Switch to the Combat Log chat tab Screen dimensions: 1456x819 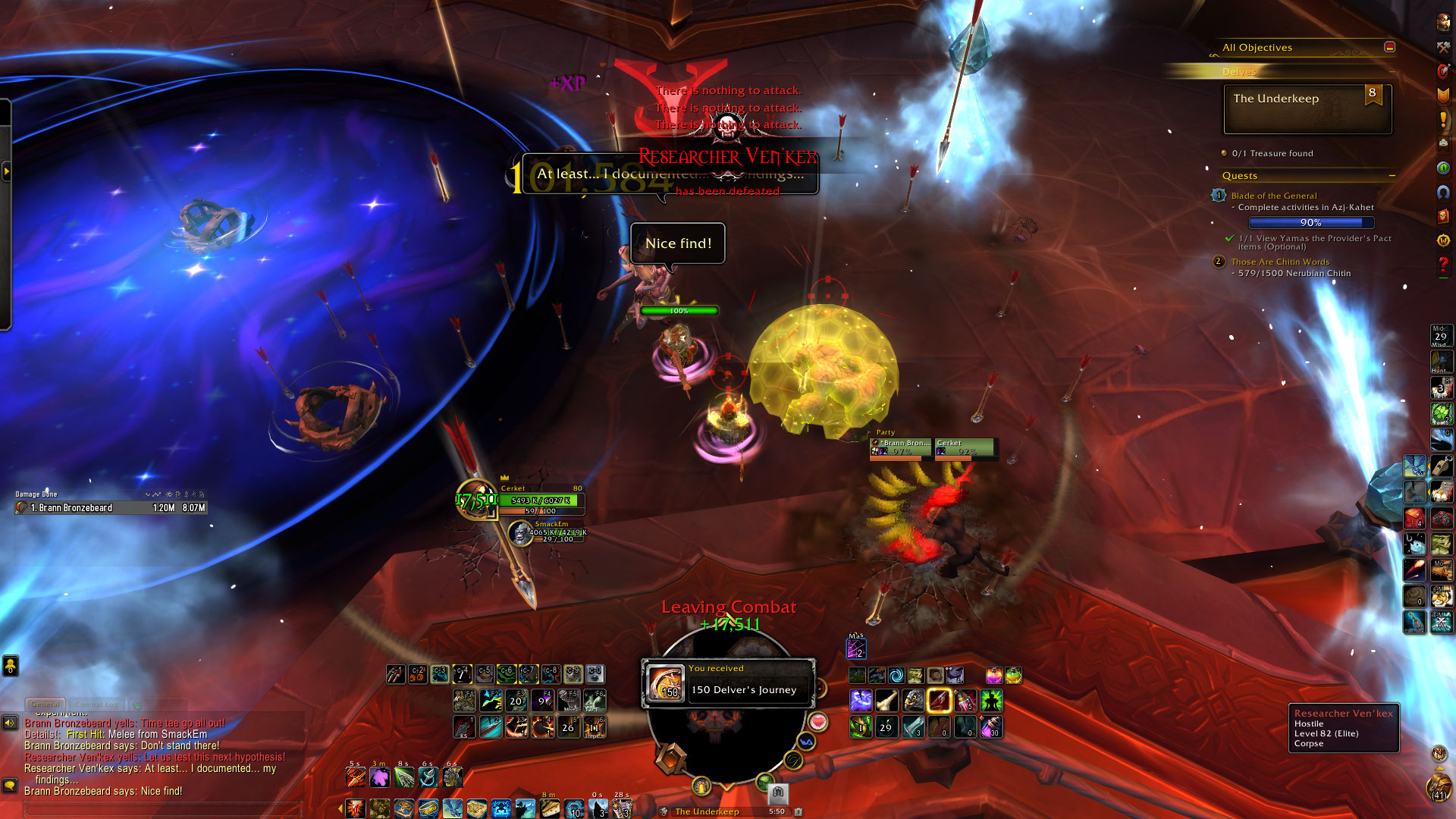[98, 704]
